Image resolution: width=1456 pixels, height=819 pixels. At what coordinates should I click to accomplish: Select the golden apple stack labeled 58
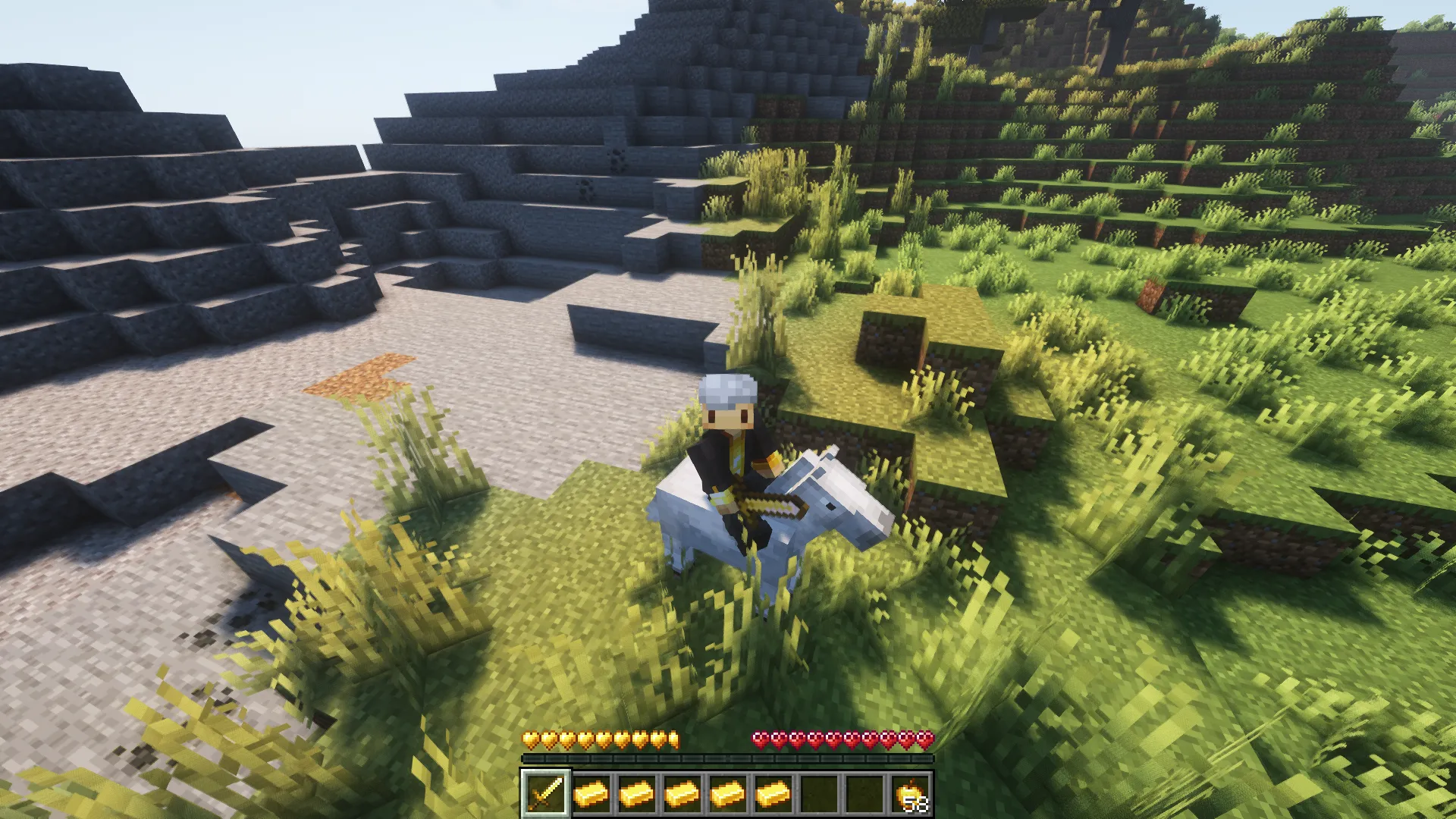[912, 792]
